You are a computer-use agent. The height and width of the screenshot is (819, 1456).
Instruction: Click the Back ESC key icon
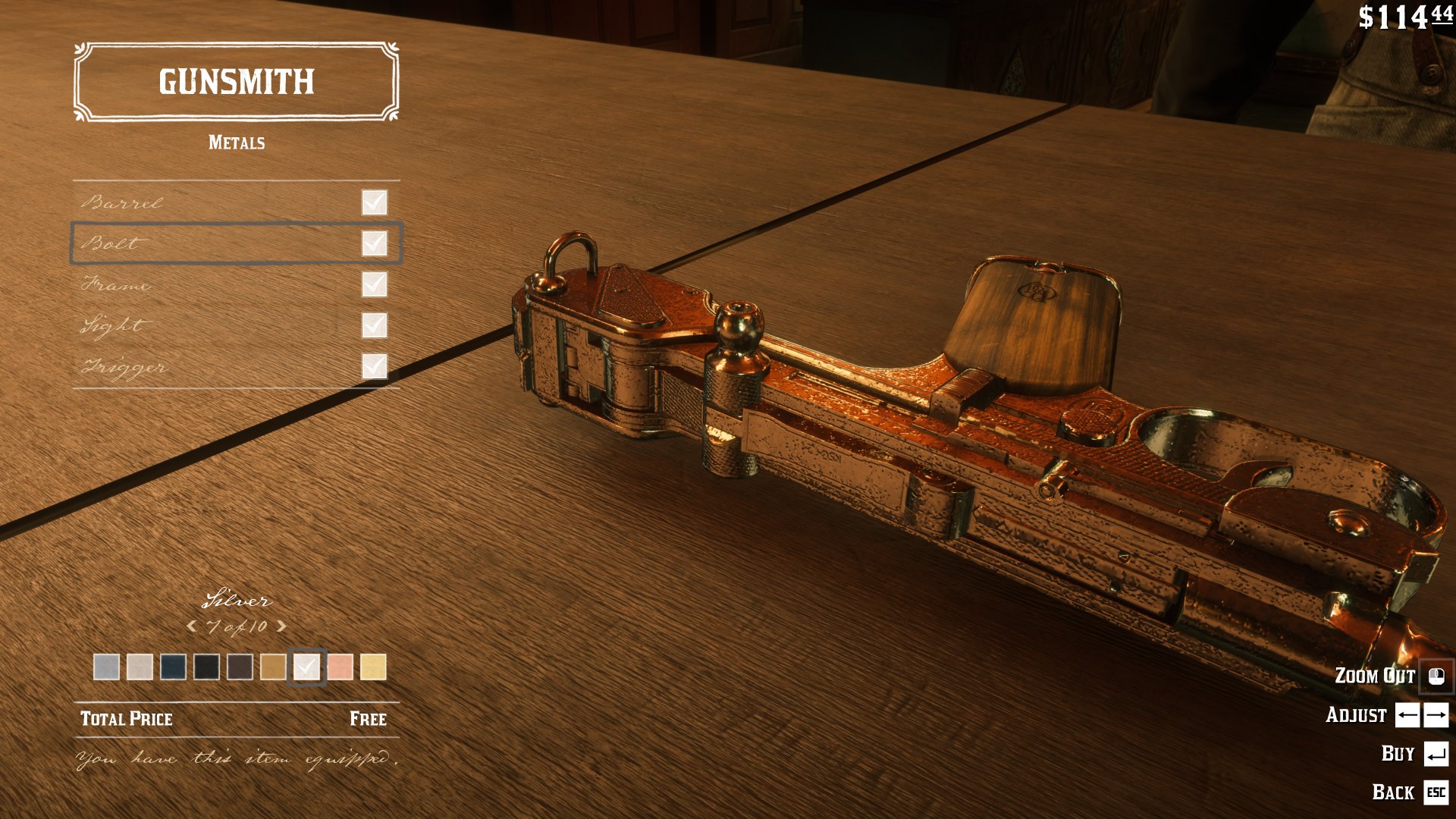(1437, 792)
